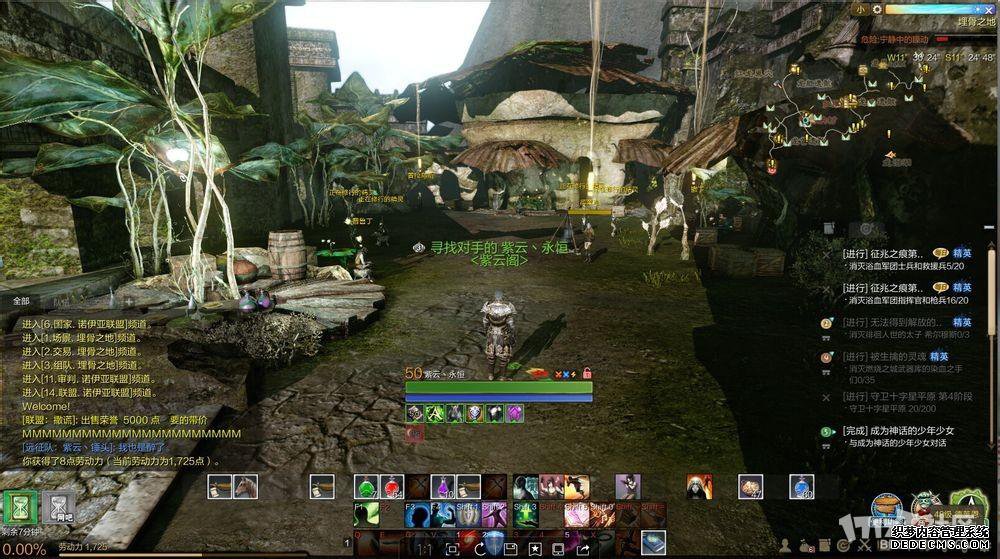Open the blue book icon in bottom bar
Image resolution: width=1000 pixels, height=559 pixels.
pos(654,541)
